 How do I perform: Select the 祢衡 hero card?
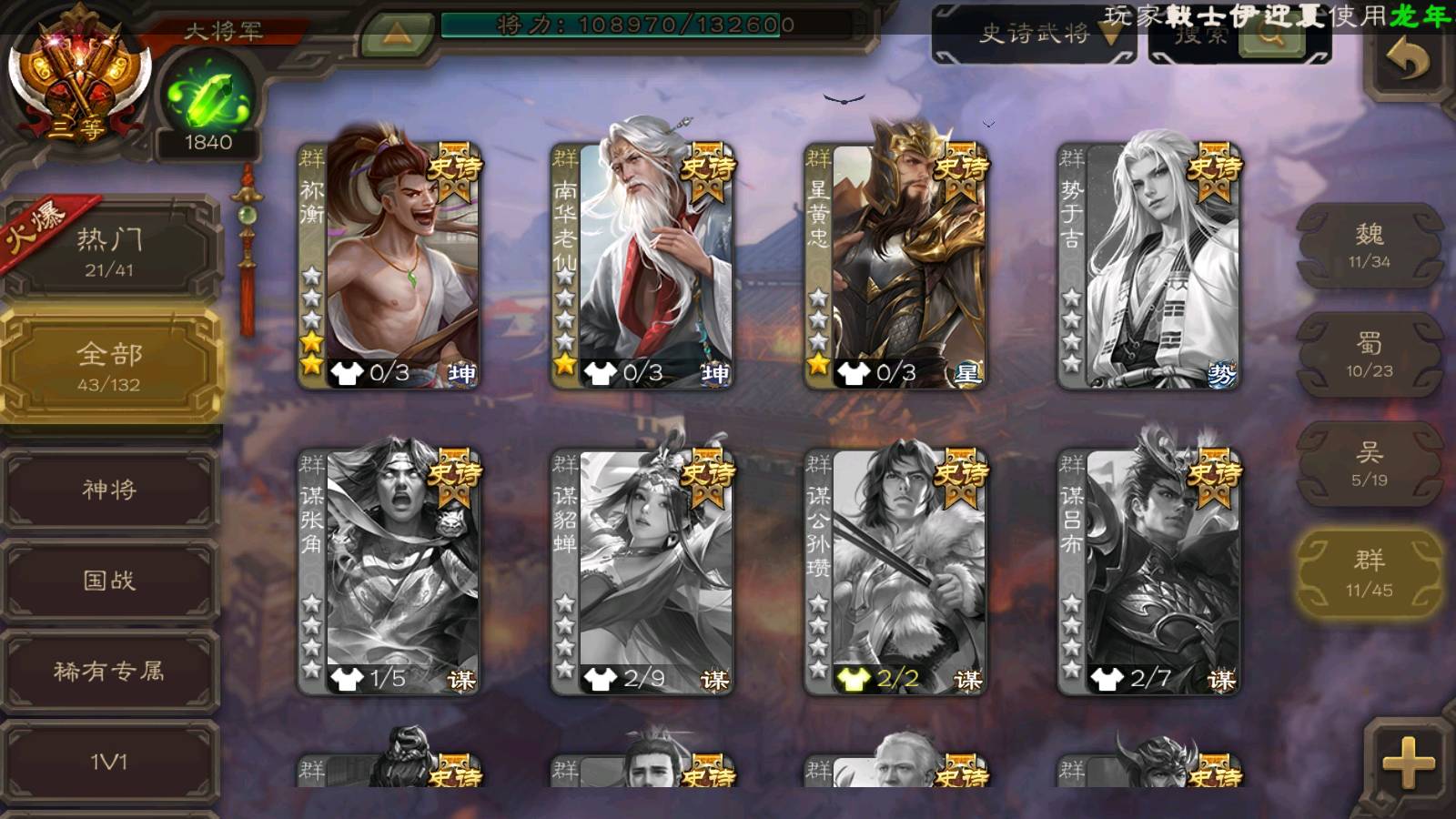pyautogui.click(x=389, y=264)
